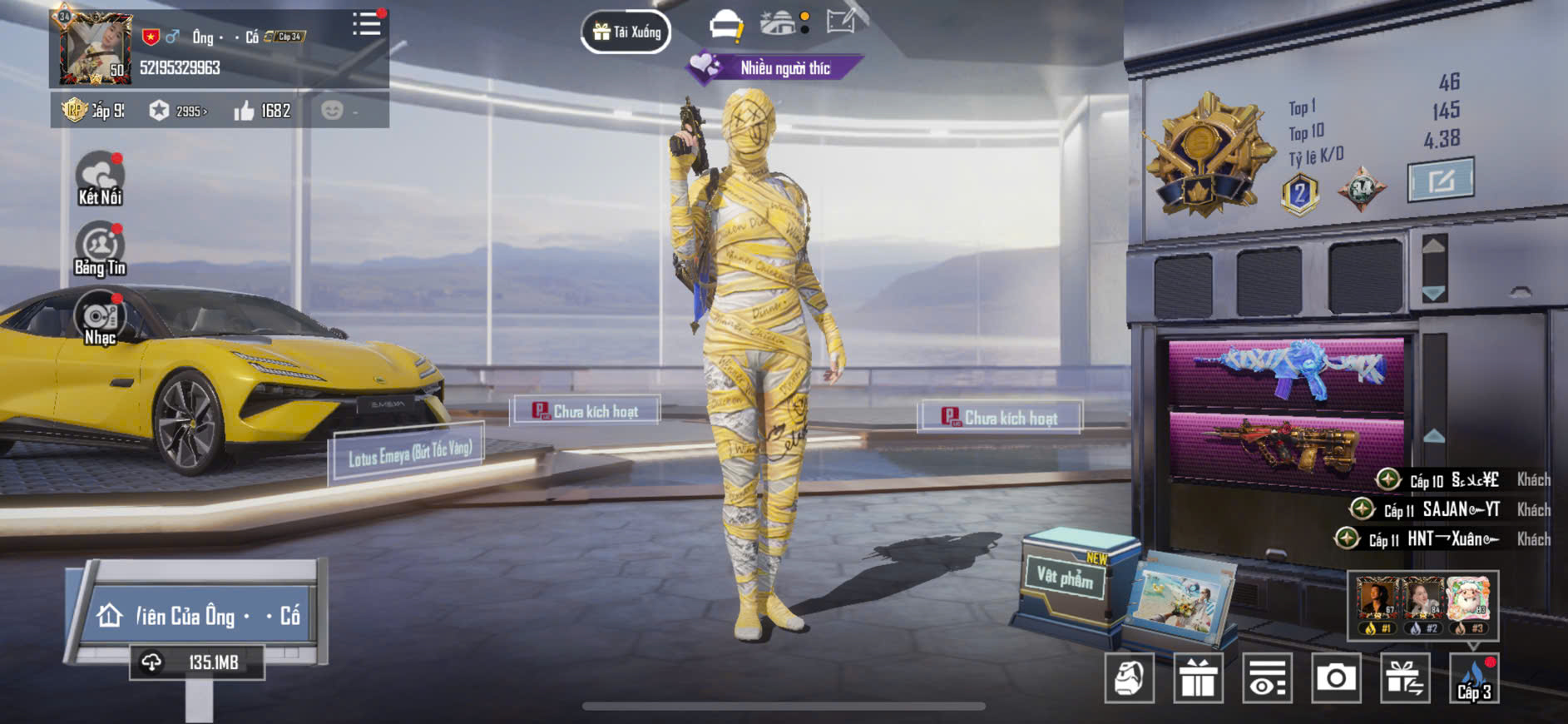Screen dimensions: 1568x724
Task: Give a like with the thumbs-up icon
Action: [244, 111]
